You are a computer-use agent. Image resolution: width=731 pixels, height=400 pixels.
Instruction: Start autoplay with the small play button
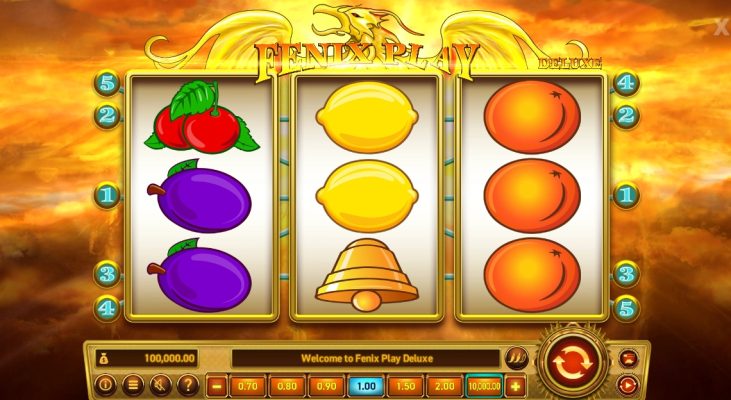629,383
